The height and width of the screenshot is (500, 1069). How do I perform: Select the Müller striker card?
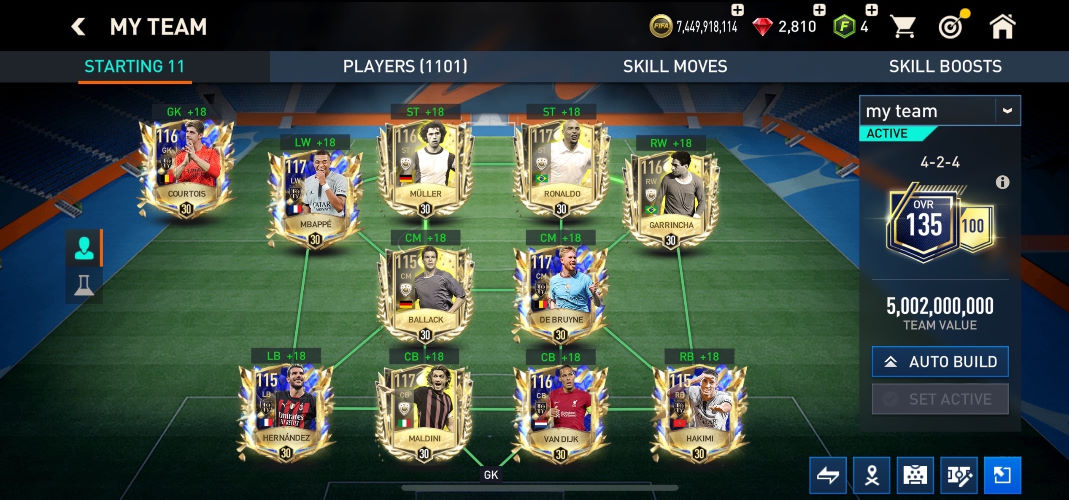coord(425,165)
